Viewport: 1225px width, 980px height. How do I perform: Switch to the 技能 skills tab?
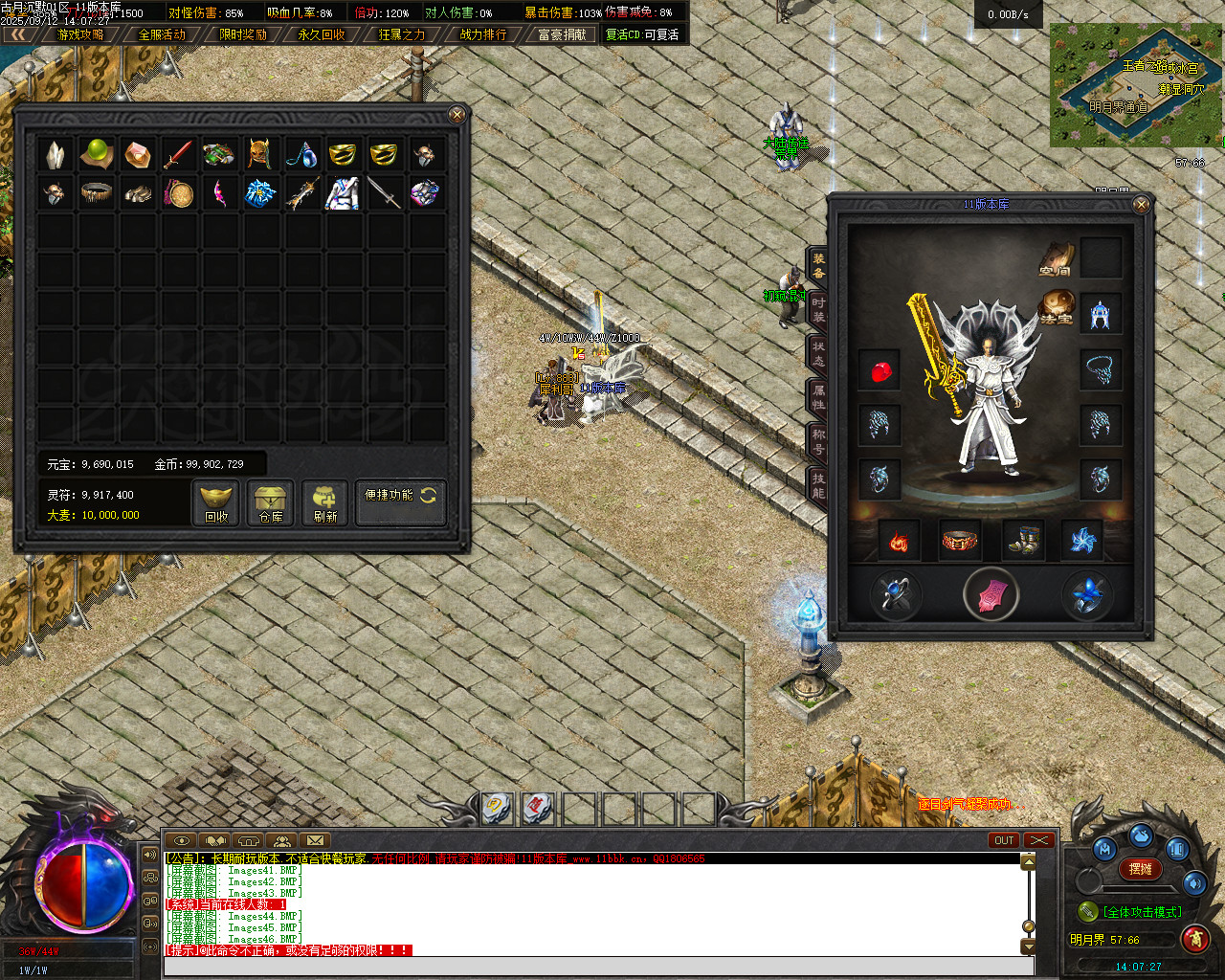tap(818, 485)
